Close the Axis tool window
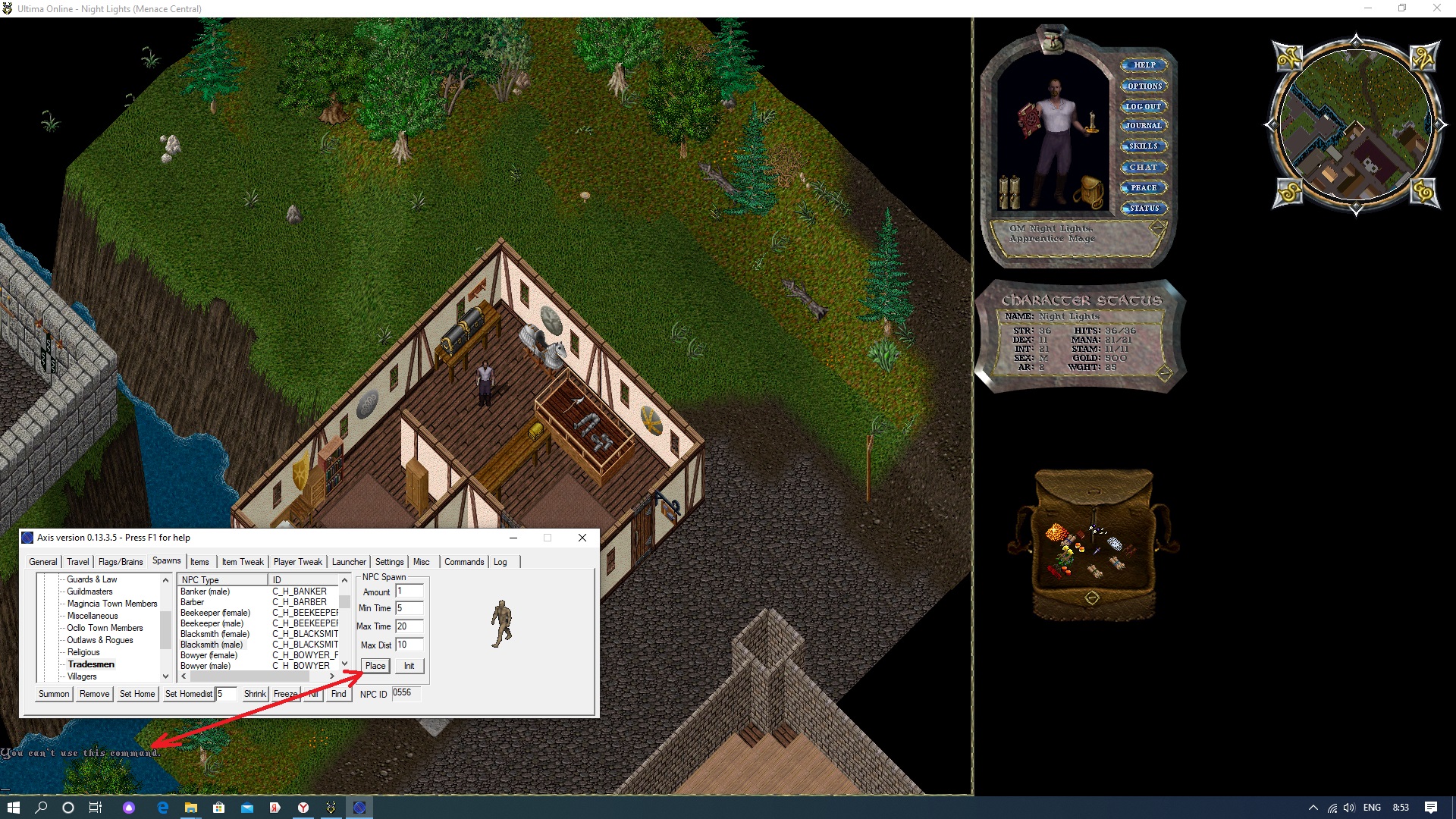 click(x=582, y=538)
